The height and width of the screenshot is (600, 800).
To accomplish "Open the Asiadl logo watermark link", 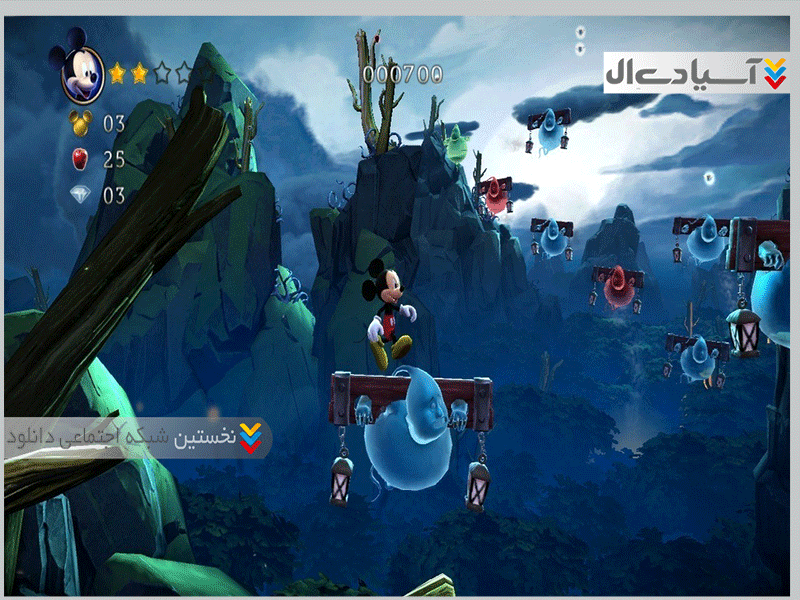I will [x=696, y=73].
